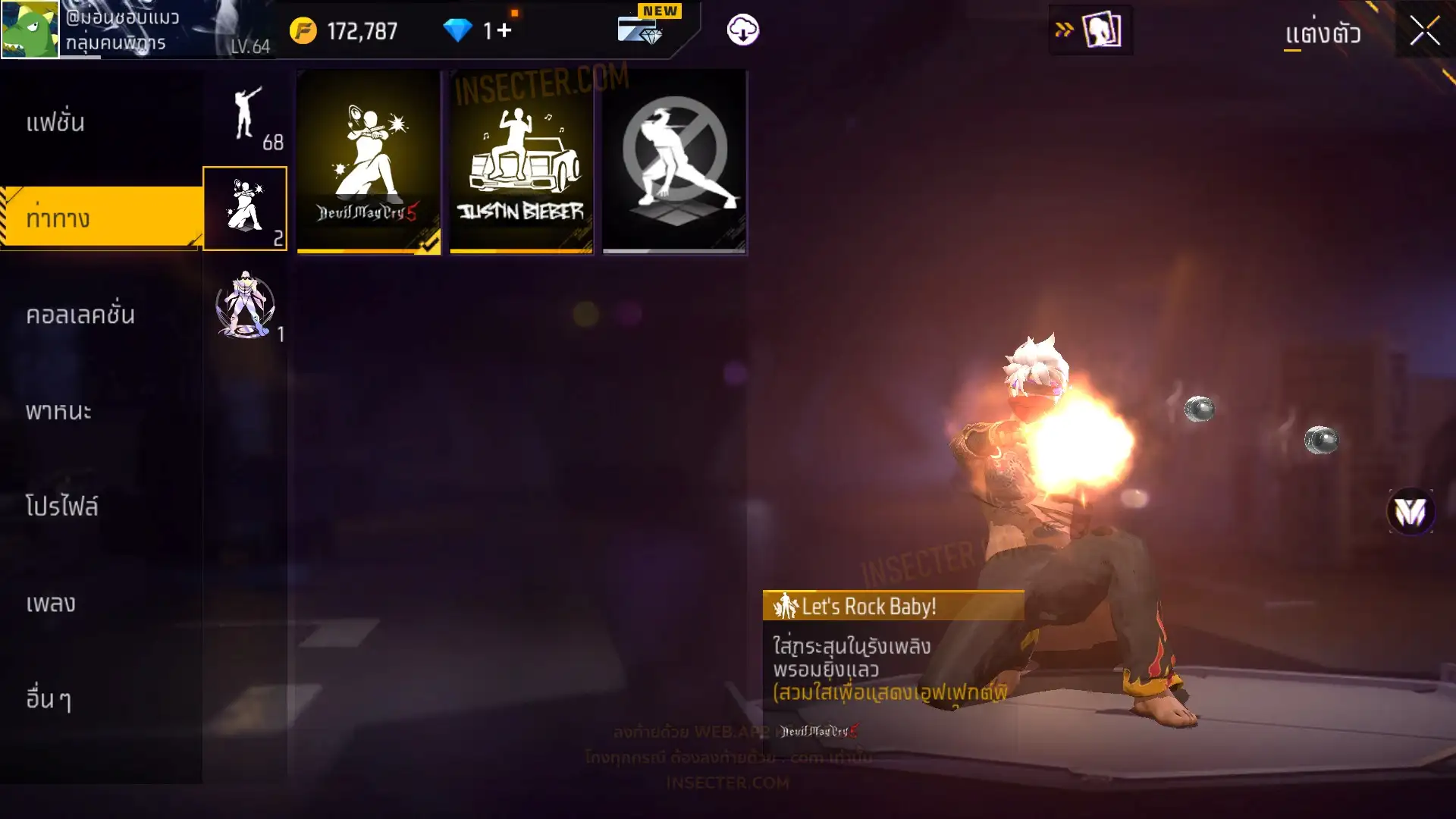
Task: Choose the Justin Bieber car emote
Action: (x=521, y=162)
